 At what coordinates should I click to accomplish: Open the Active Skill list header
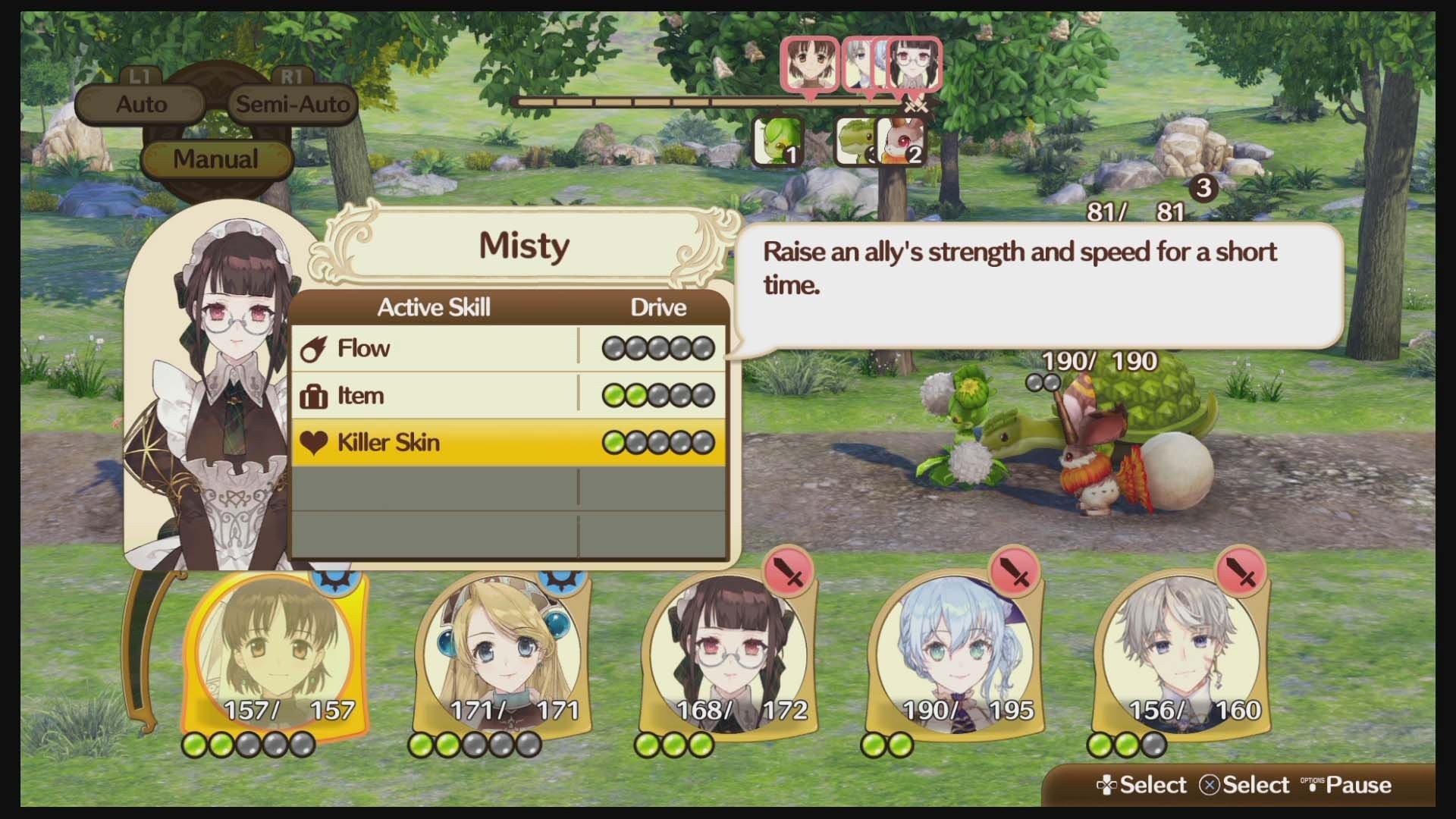pos(435,307)
